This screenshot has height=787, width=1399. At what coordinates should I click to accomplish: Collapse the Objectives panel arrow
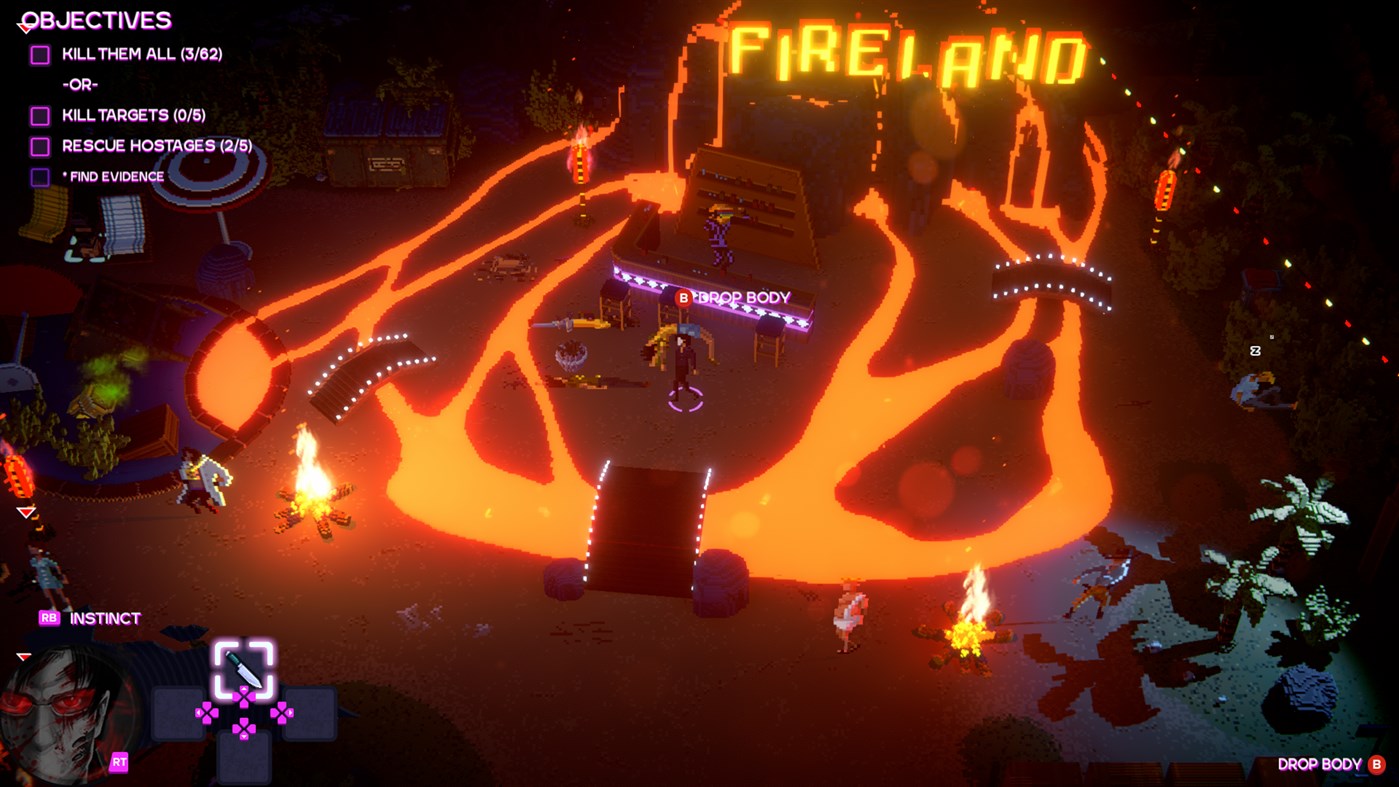pos(24,26)
